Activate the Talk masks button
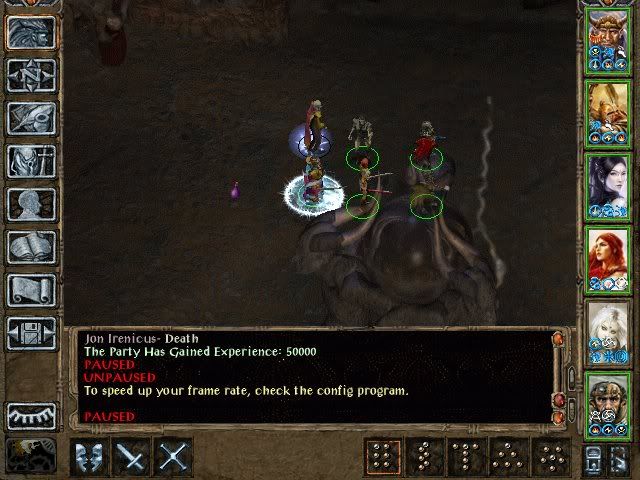 point(90,458)
